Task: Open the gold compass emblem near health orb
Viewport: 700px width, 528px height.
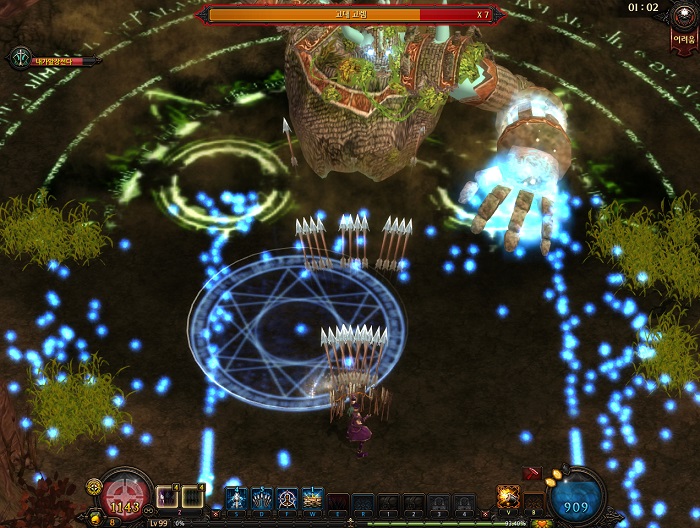Action: tap(94, 486)
